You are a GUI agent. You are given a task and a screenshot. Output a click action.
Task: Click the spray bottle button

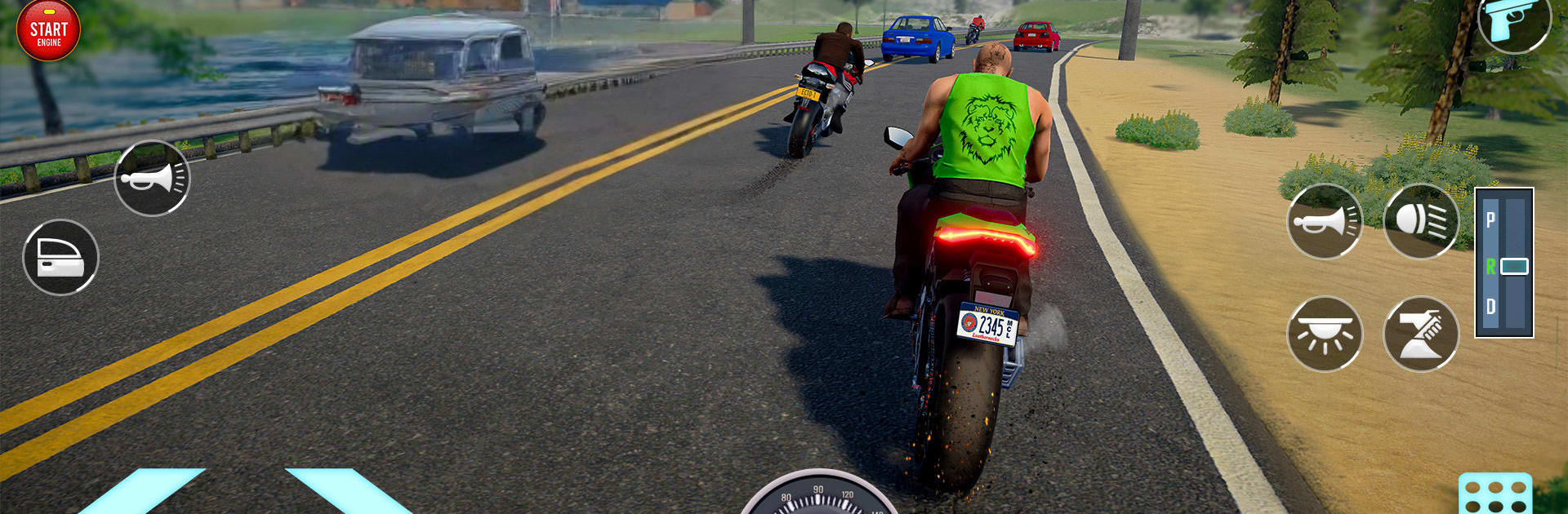[1421, 334]
